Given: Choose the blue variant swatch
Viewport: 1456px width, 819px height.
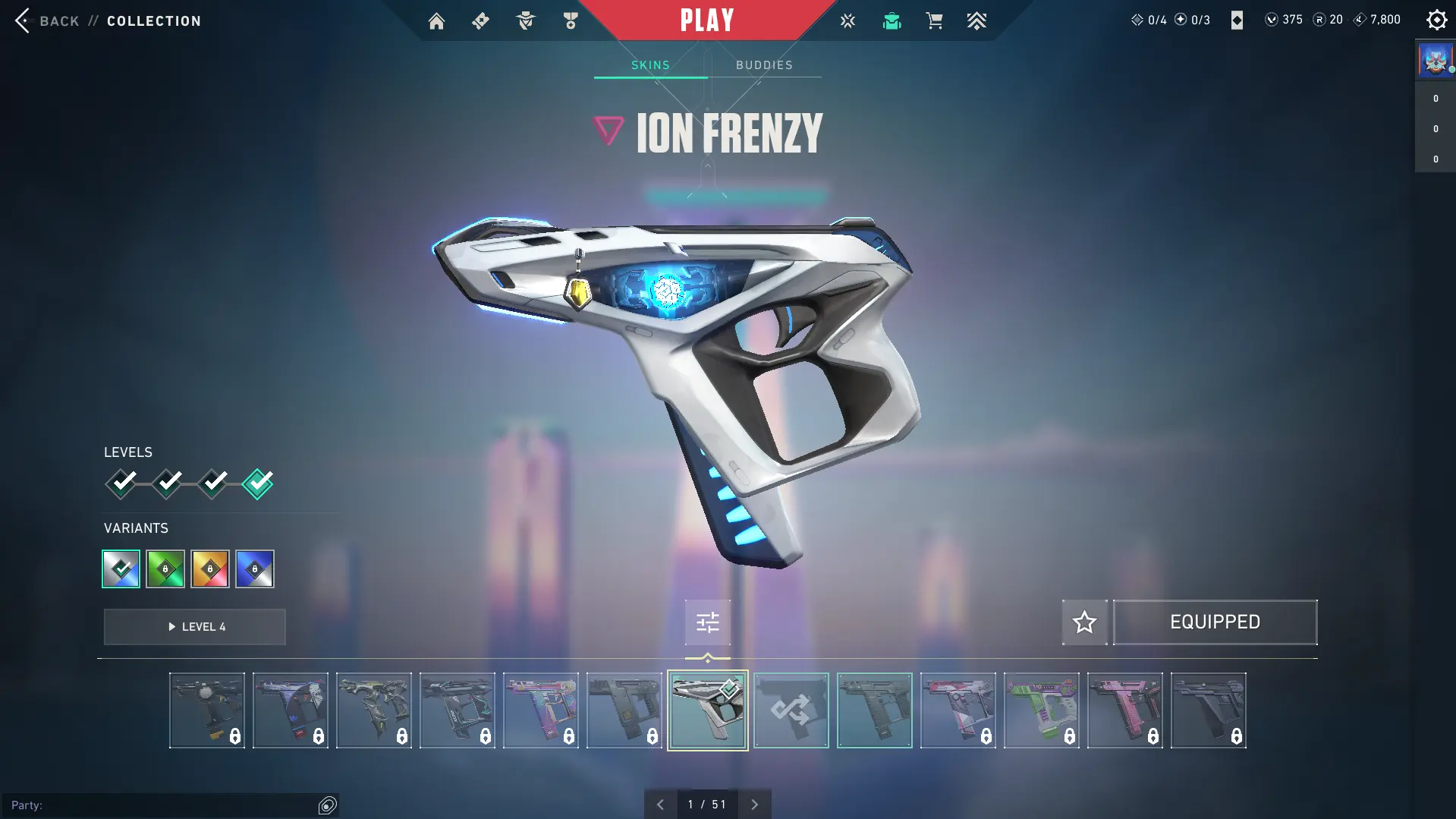Looking at the screenshot, I should [x=255, y=569].
